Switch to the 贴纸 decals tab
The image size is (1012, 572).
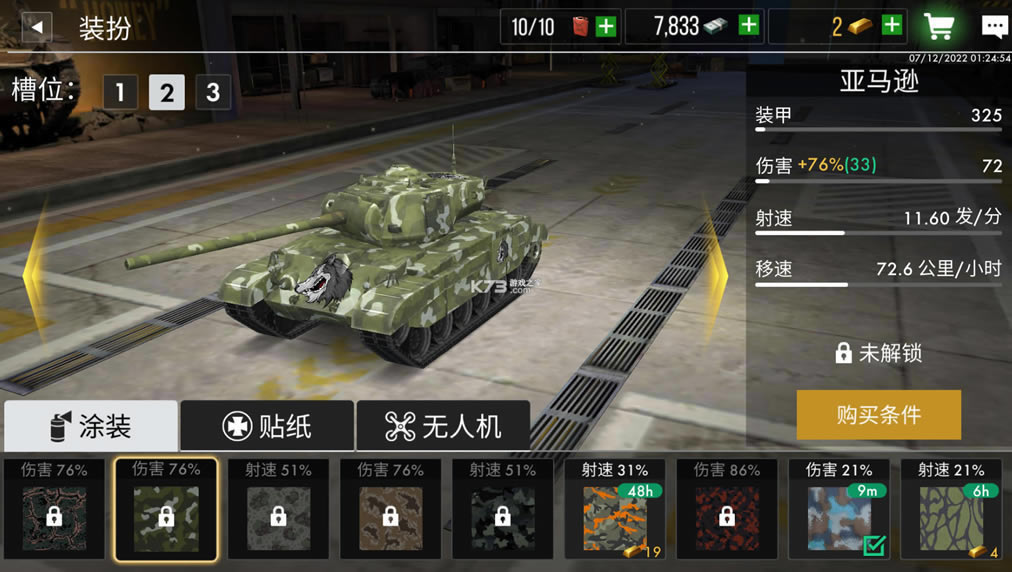(x=267, y=427)
